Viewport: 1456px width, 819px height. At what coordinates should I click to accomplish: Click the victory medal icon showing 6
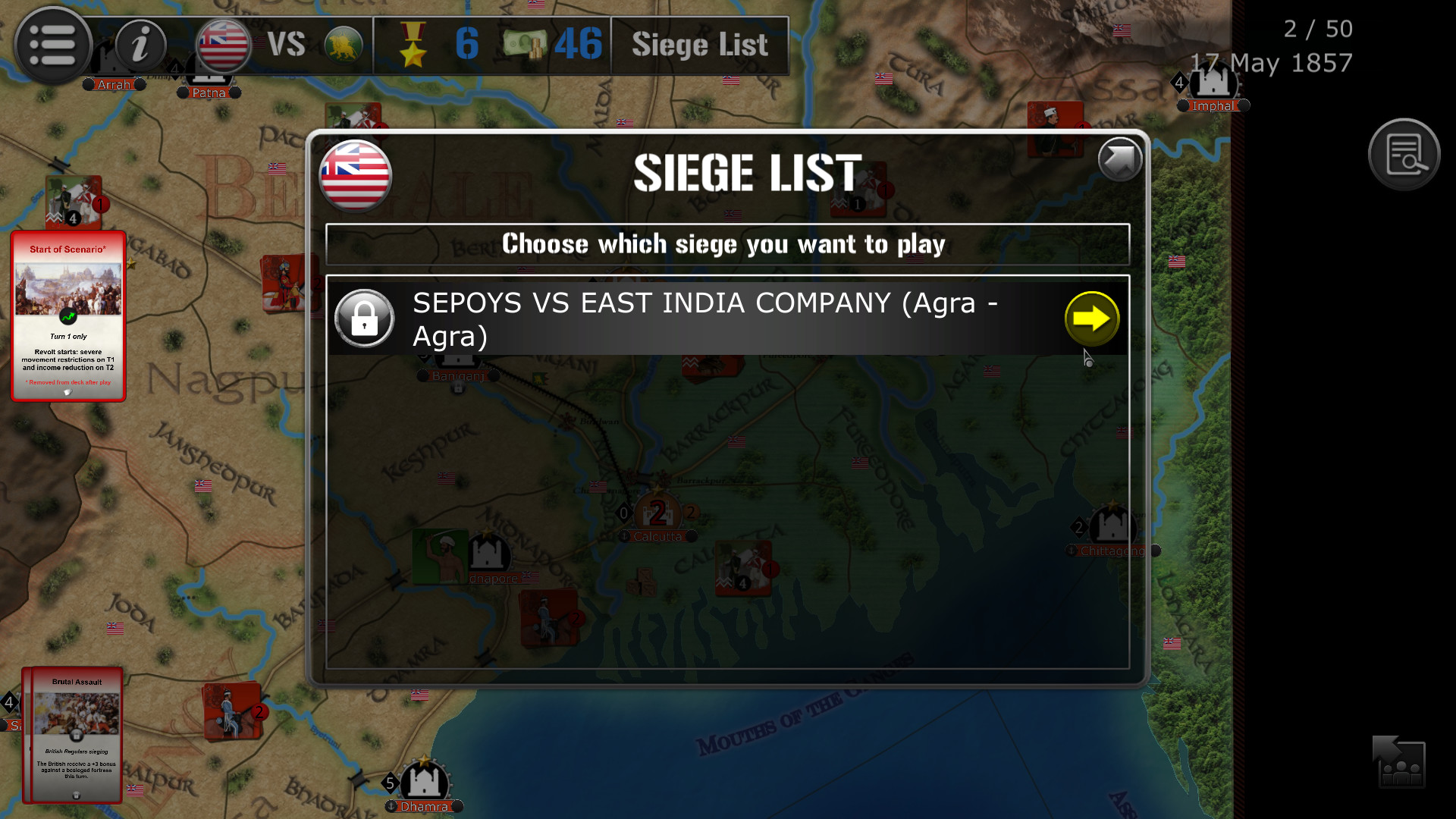(412, 45)
